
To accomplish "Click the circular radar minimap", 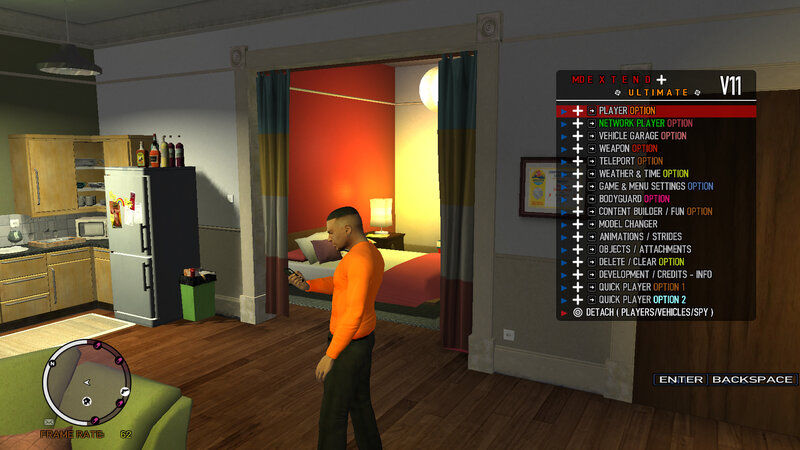I will 85,380.
